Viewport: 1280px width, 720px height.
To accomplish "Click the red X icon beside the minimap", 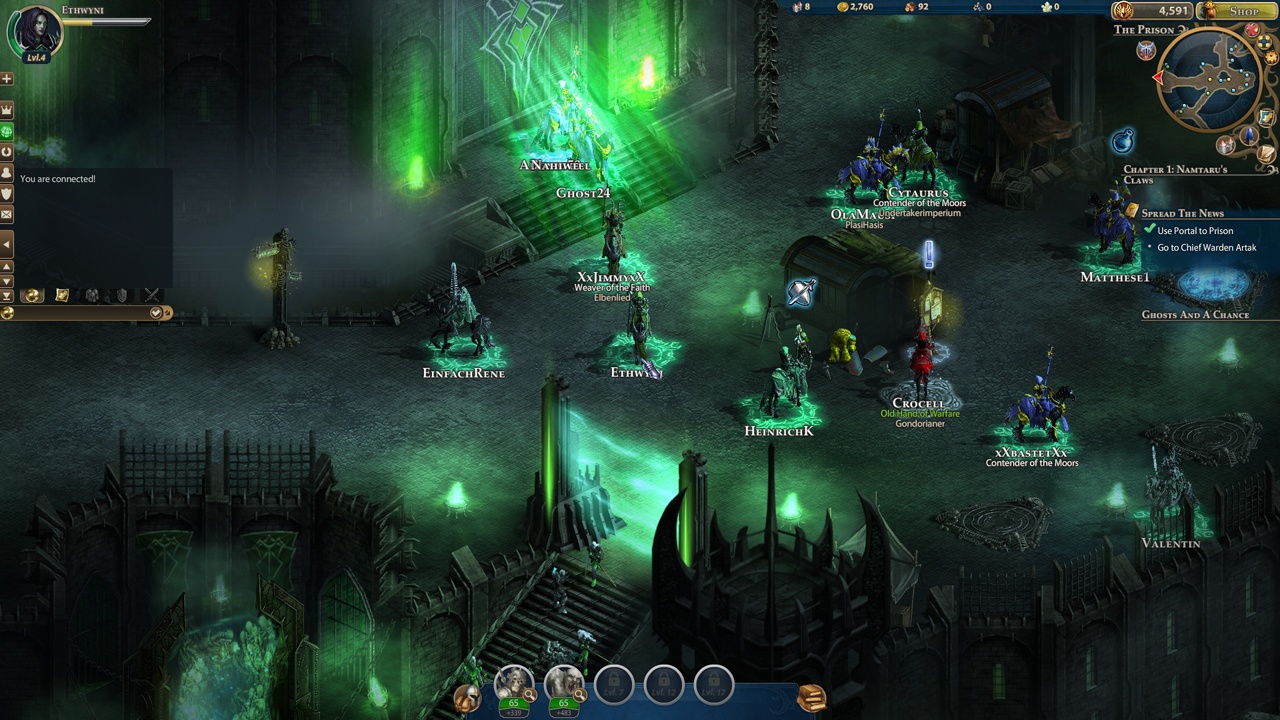I will [1252, 31].
